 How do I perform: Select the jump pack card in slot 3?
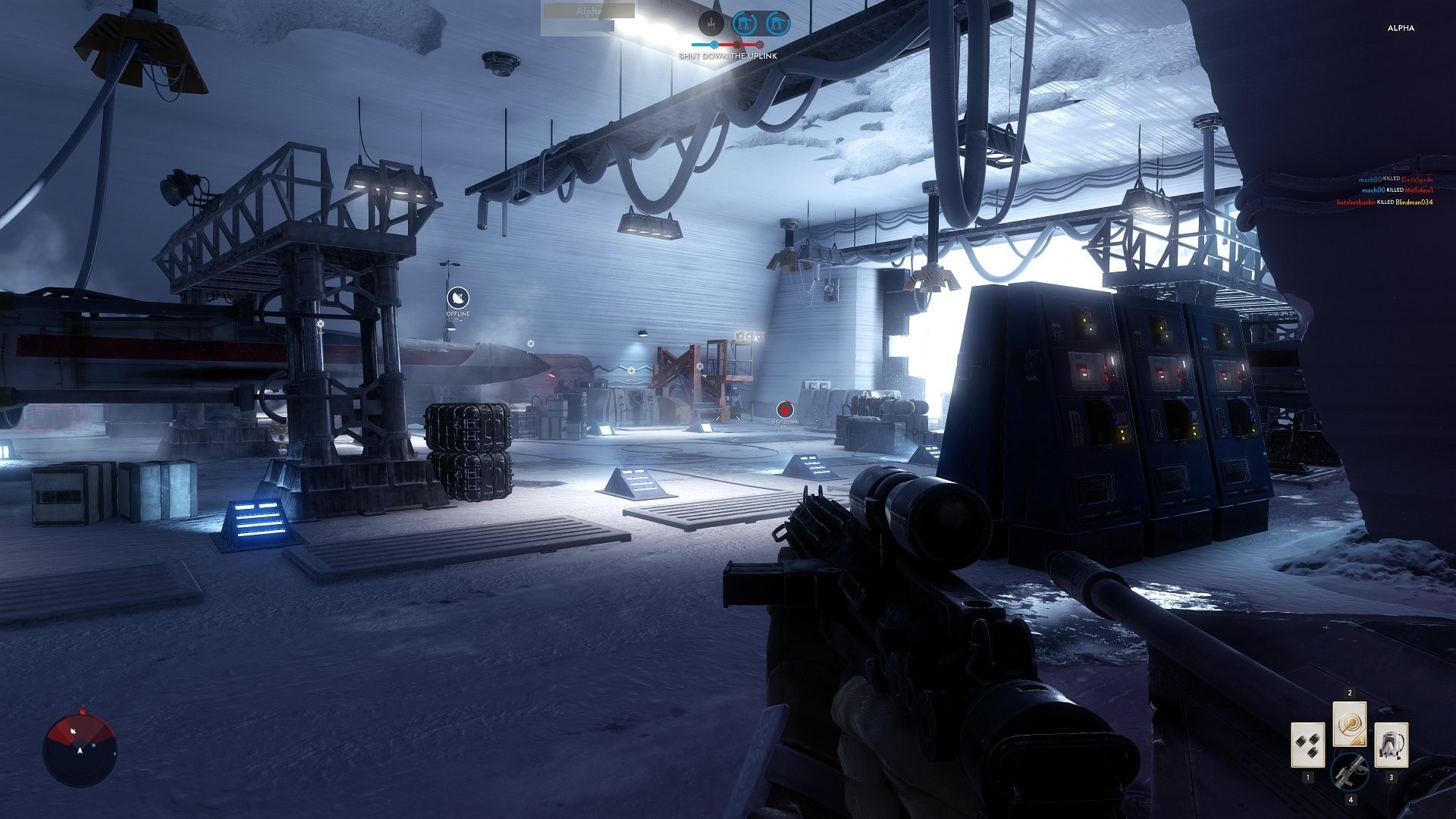pyautogui.click(x=1392, y=745)
